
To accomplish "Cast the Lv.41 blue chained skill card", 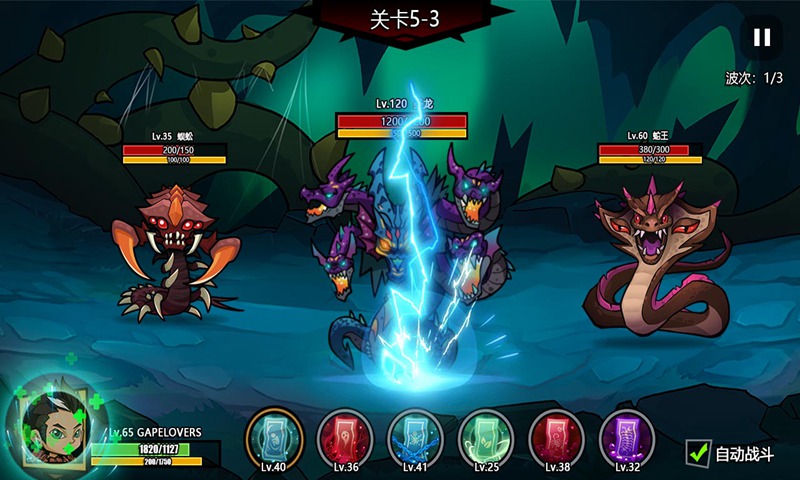I will 415,436.
